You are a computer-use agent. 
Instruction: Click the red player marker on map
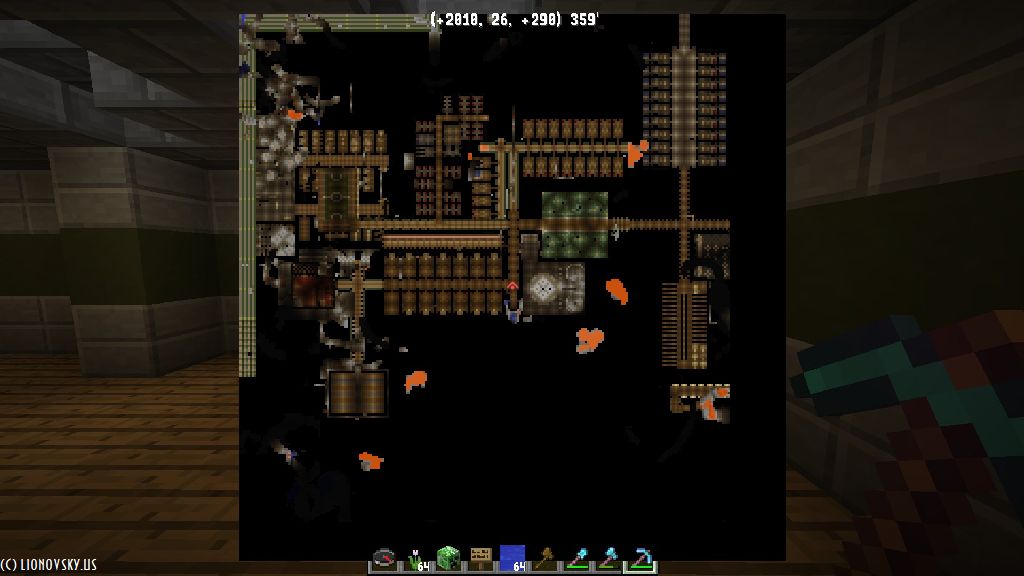point(512,287)
